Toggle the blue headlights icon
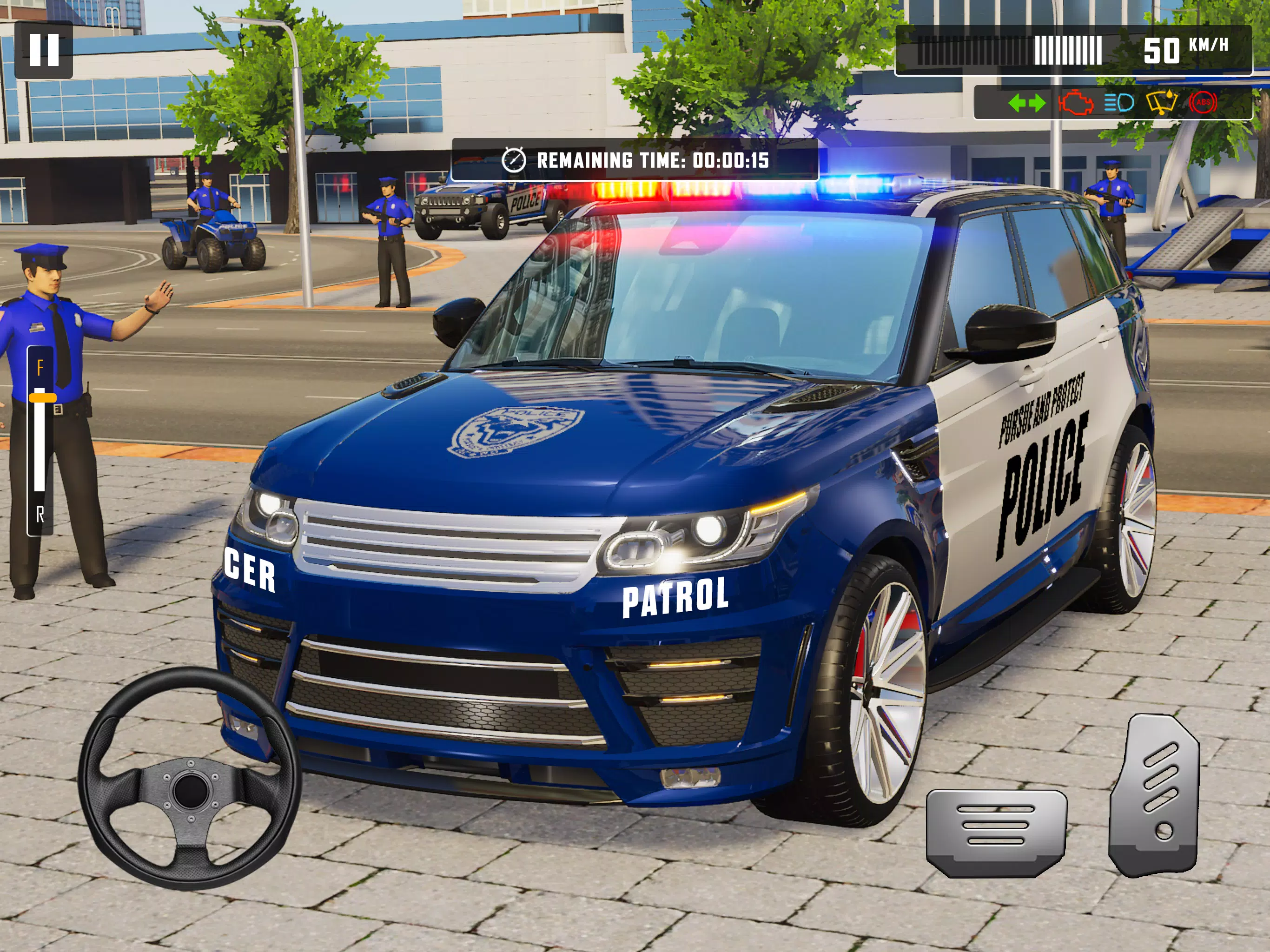The width and height of the screenshot is (1270, 952). [1118, 103]
